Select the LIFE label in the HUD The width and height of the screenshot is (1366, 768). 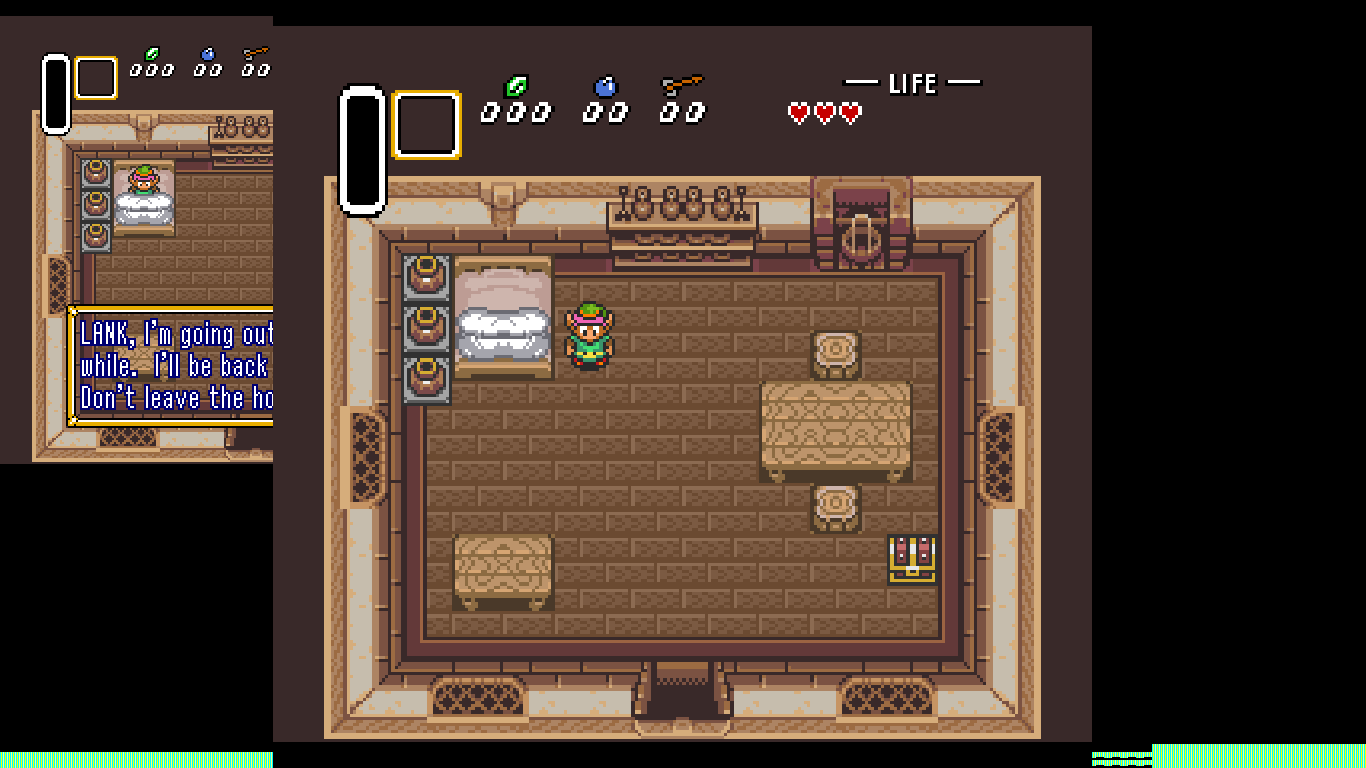pos(914,84)
